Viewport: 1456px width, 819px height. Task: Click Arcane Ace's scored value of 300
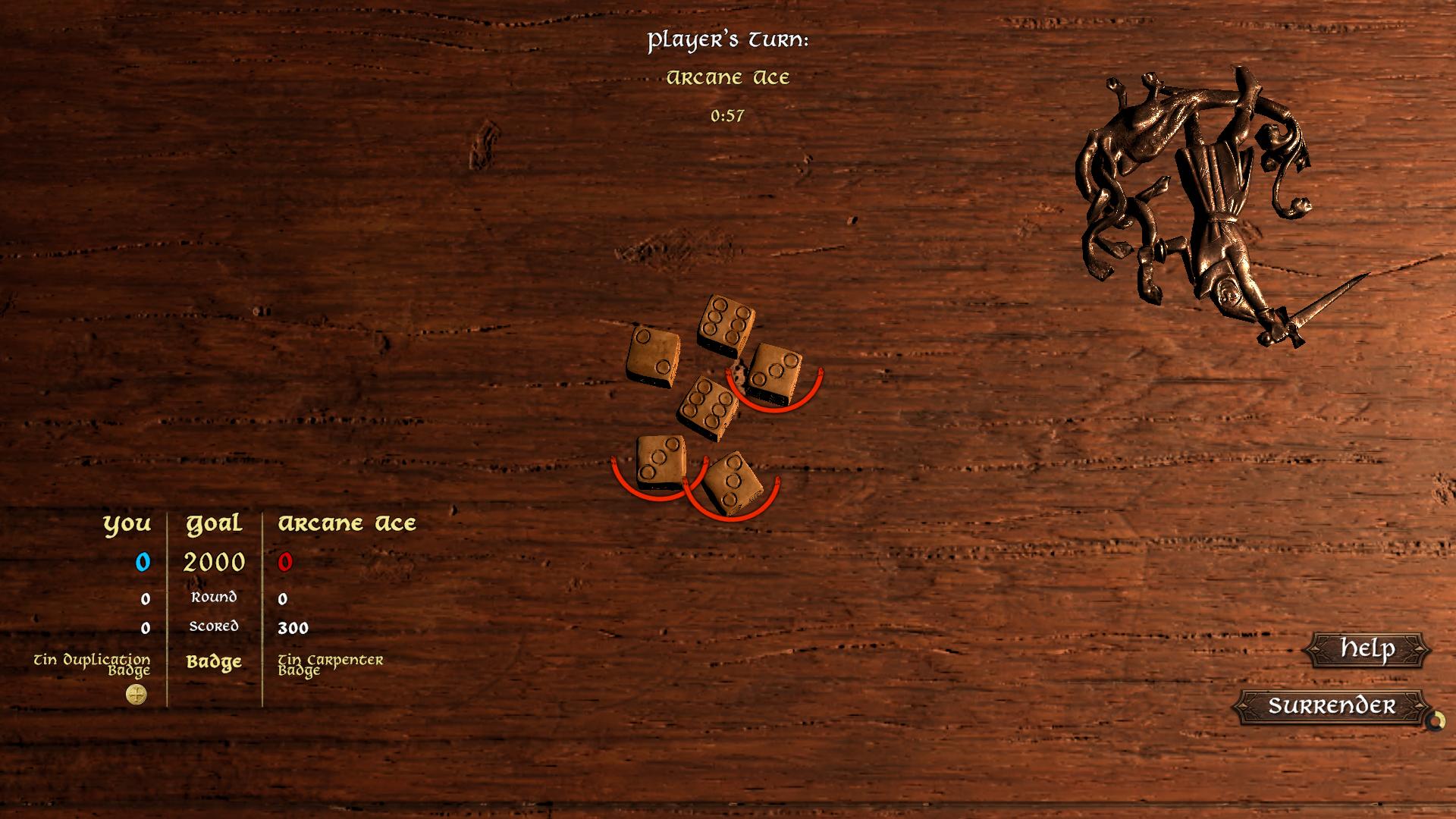coord(295,627)
